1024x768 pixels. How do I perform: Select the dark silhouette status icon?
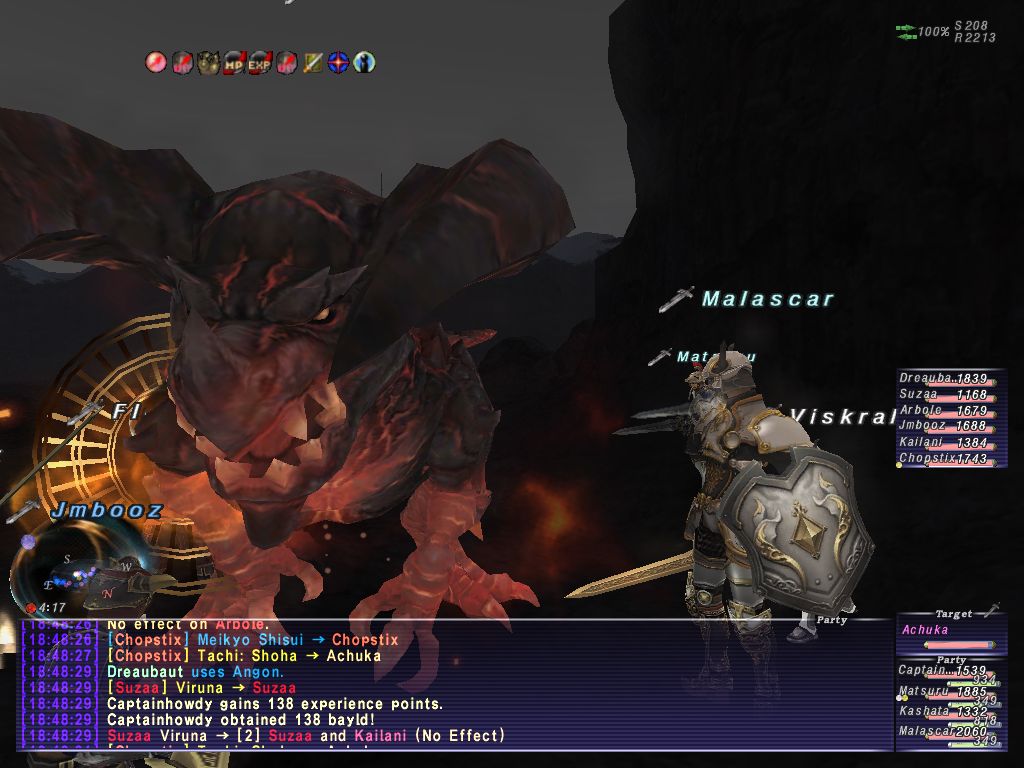point(365,63)
